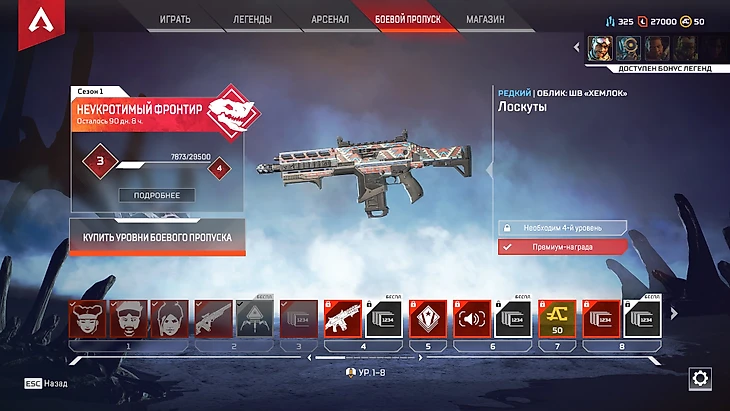Buy battle pass levels with КУПИТЬ УРОВНИ
The width and height of the screenshot is (730, 411).
pyautogui.click(x=157, y=237)
